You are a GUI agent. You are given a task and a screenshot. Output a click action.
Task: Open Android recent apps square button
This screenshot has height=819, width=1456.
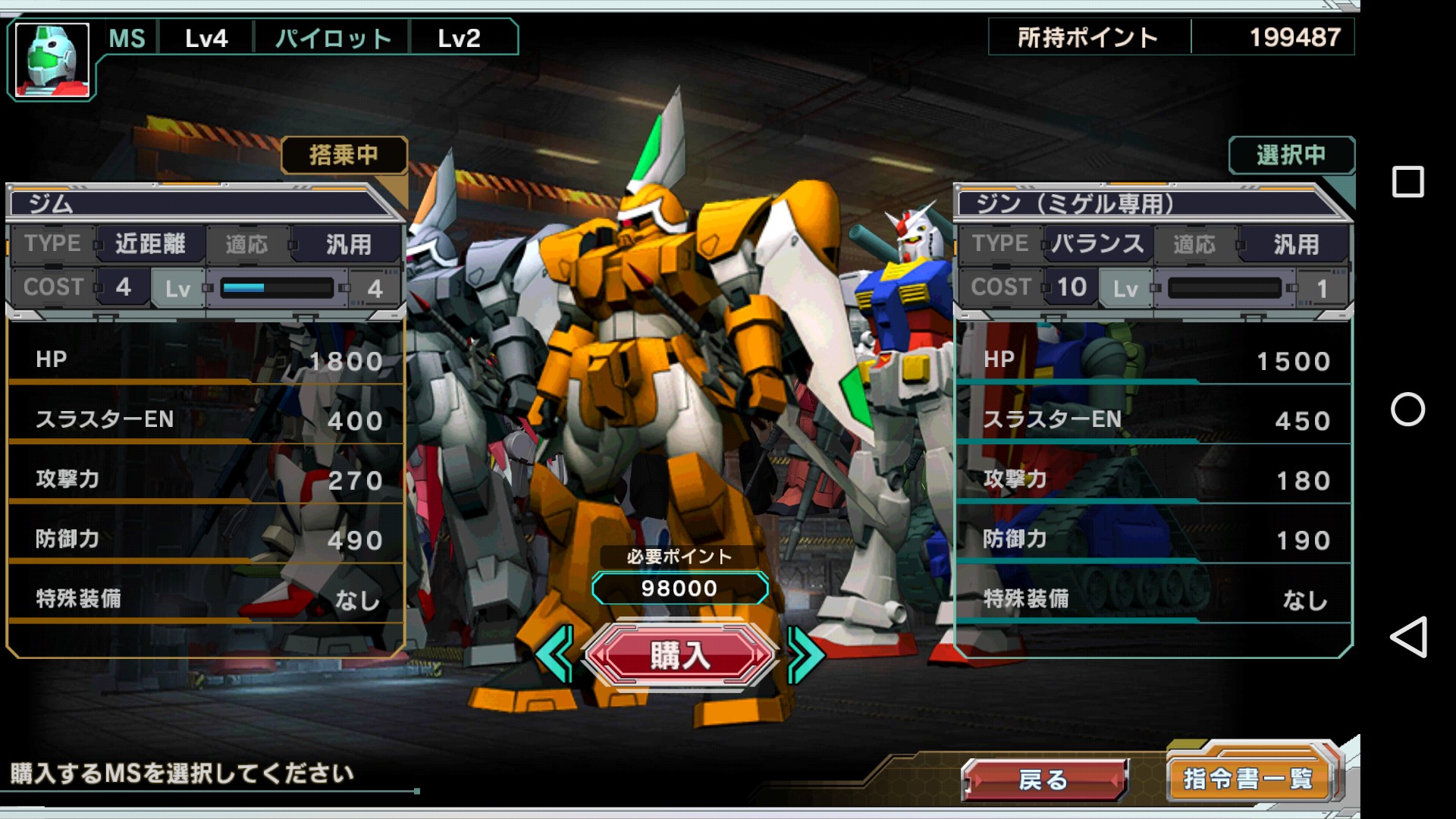(x=1407, y=182)
